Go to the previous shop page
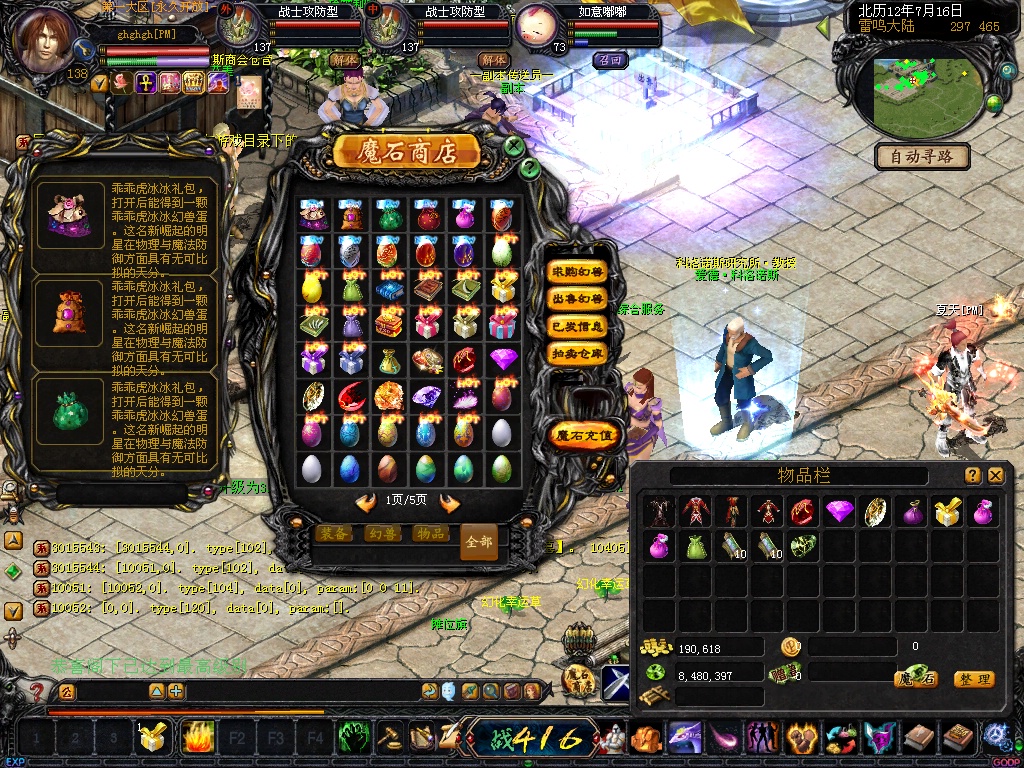This screenshot has width=1024, height=768. (x=366, y=503)
